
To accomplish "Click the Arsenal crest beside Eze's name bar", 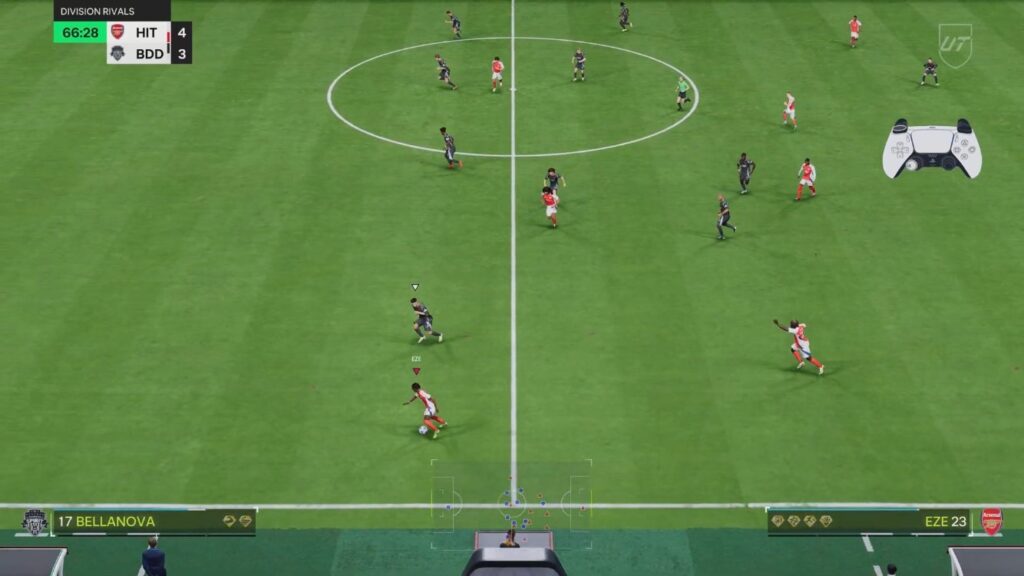I will click(991, 521).
